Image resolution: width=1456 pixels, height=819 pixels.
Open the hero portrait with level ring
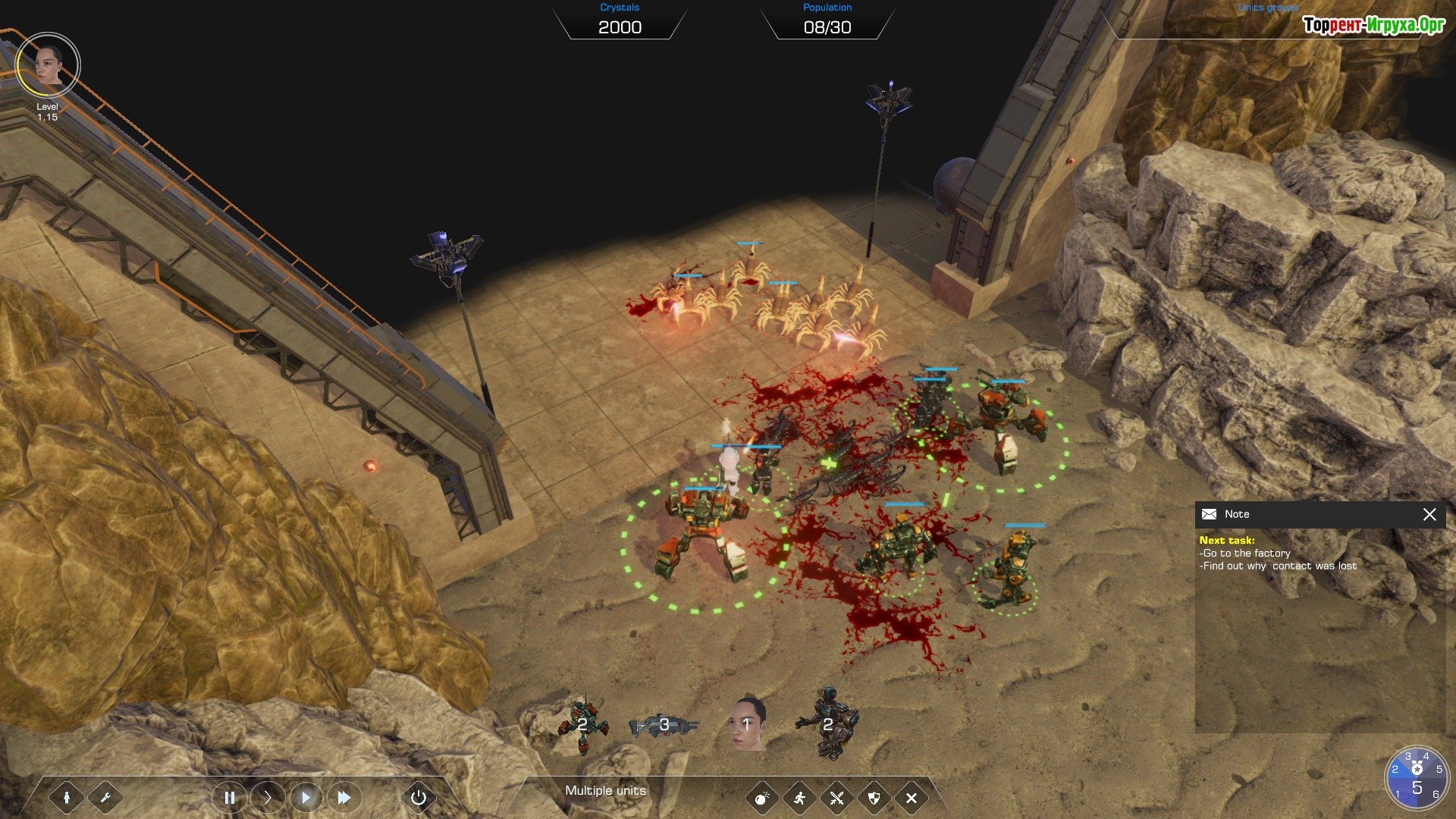coord(48,65)
